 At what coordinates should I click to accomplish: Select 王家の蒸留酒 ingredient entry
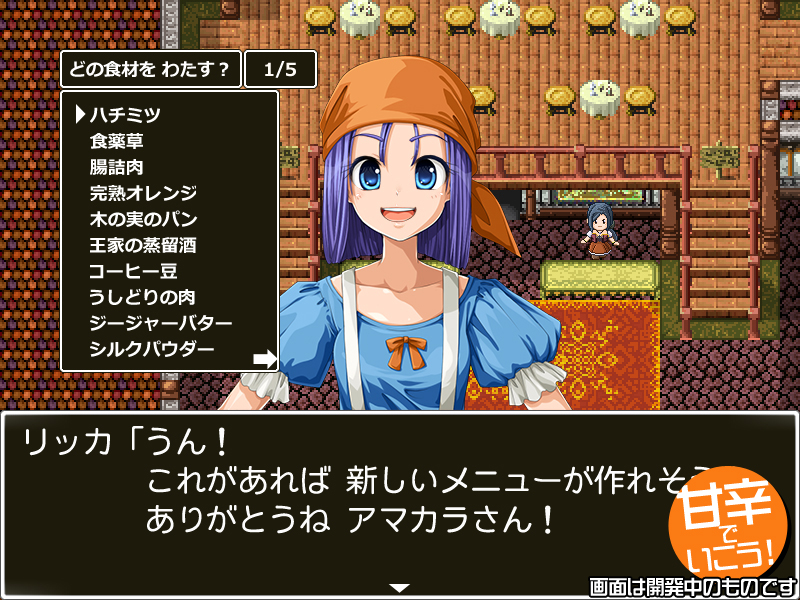(x=143, y=245)
